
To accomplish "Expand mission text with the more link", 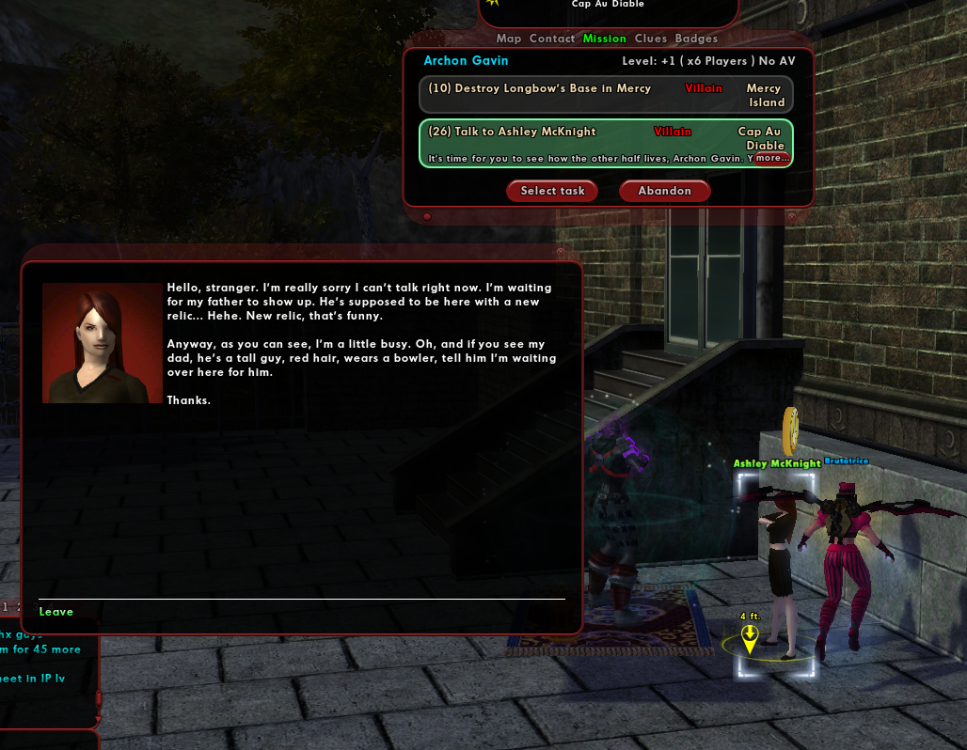I will pos(771,158).
